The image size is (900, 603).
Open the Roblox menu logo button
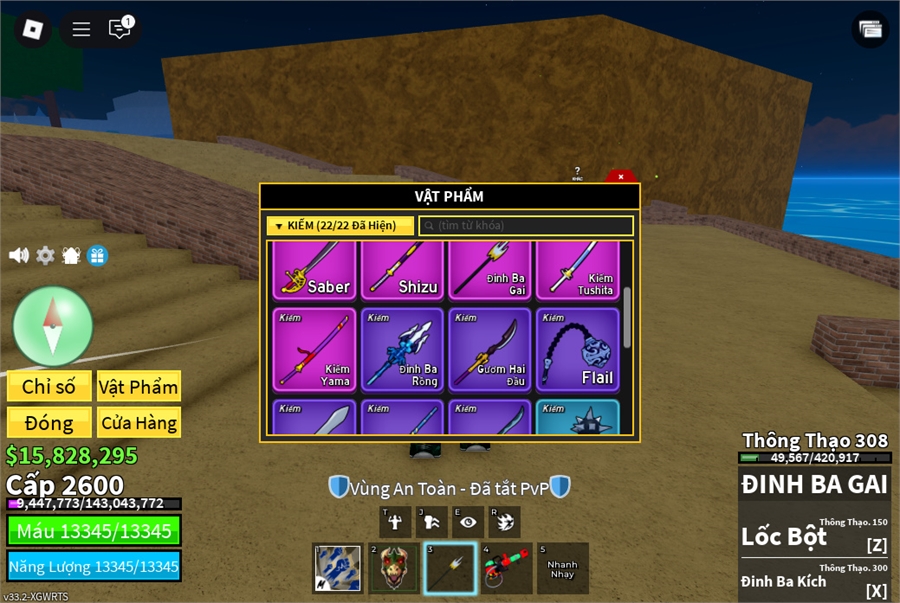coord(33,29)
